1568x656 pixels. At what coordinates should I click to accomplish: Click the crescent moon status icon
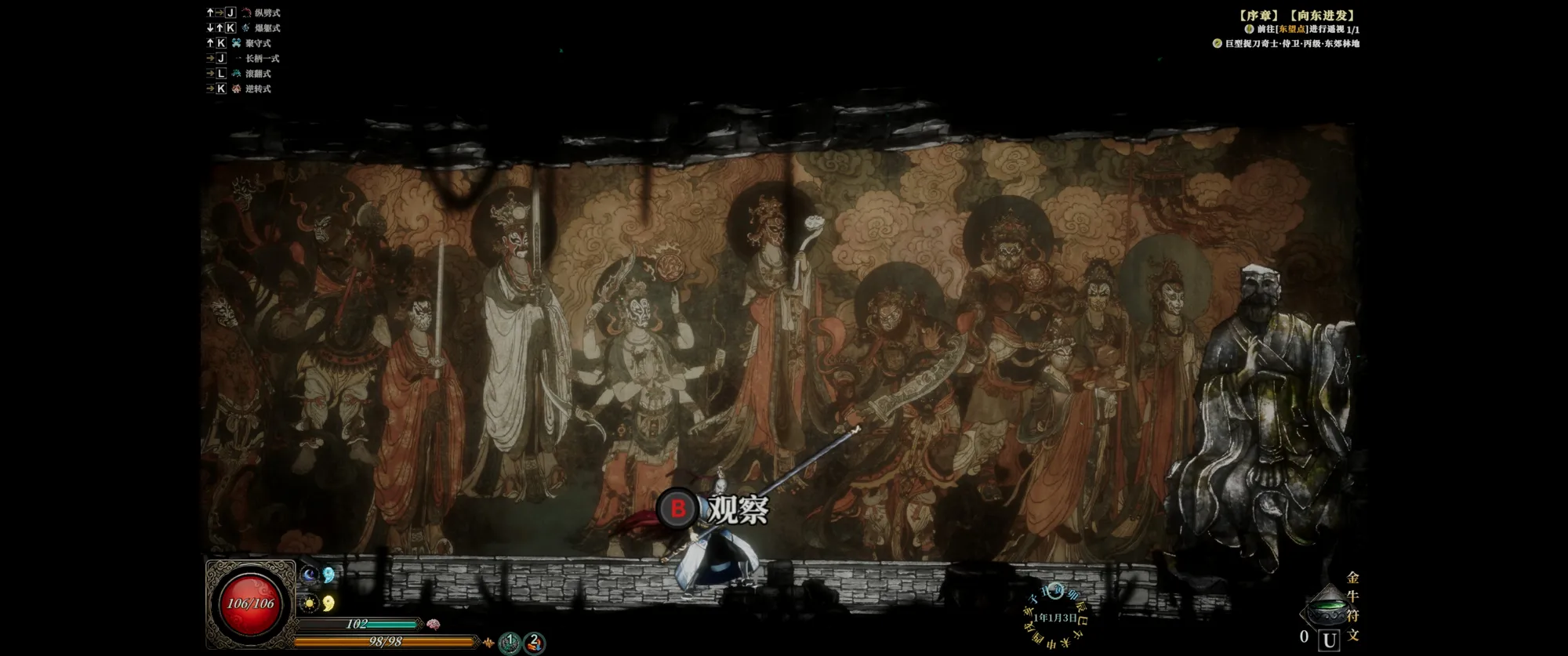coord(310,576)
